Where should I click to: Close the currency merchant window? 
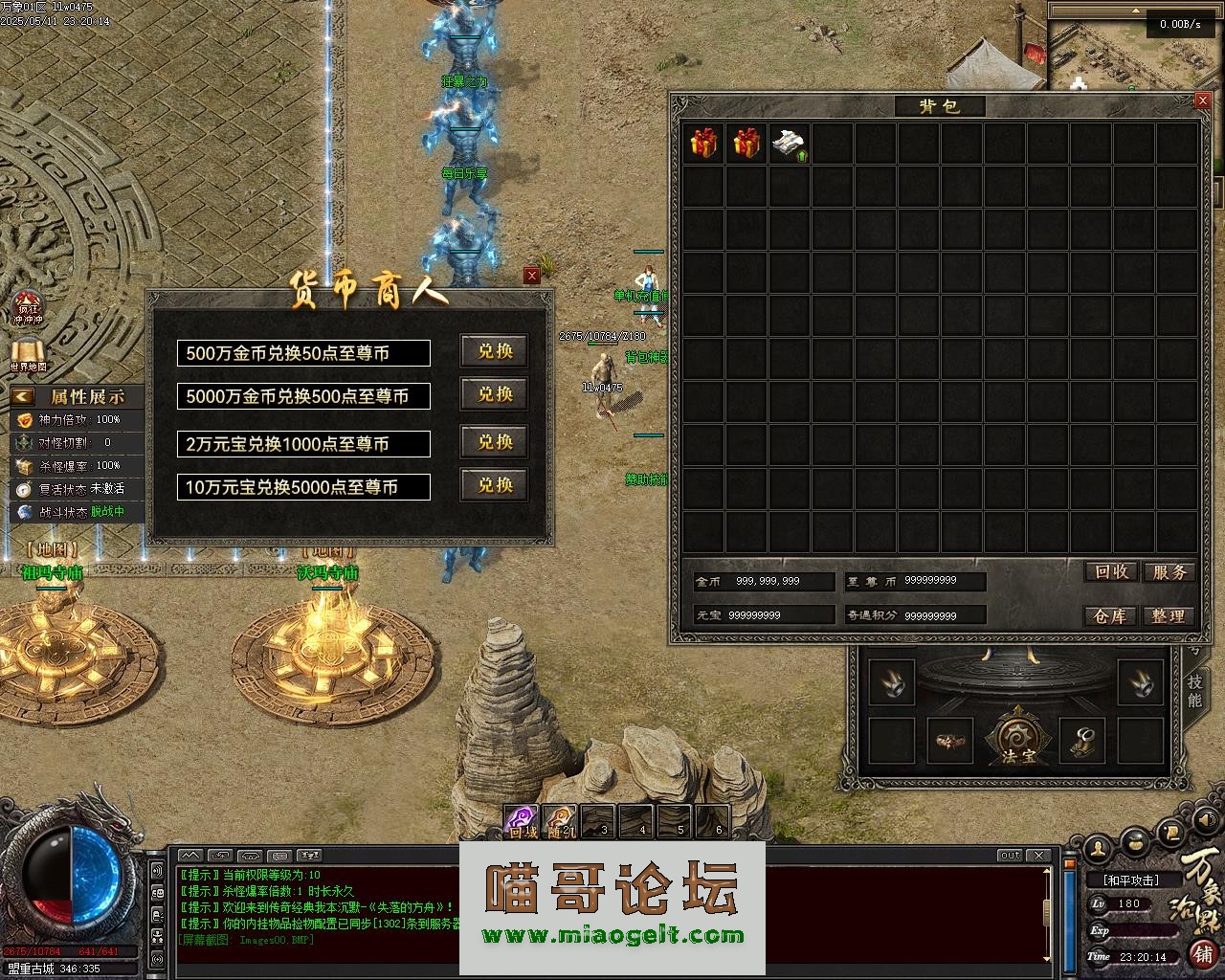click(532, 276)
